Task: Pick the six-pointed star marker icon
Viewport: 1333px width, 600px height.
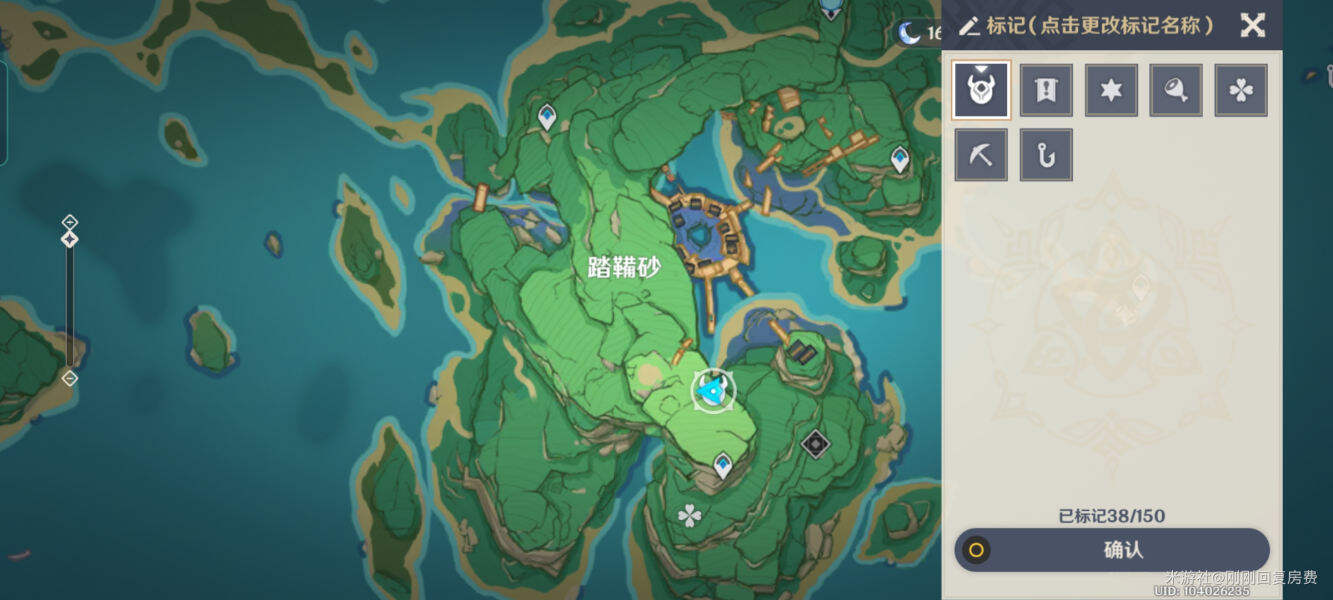Action: click(1111, 91)
